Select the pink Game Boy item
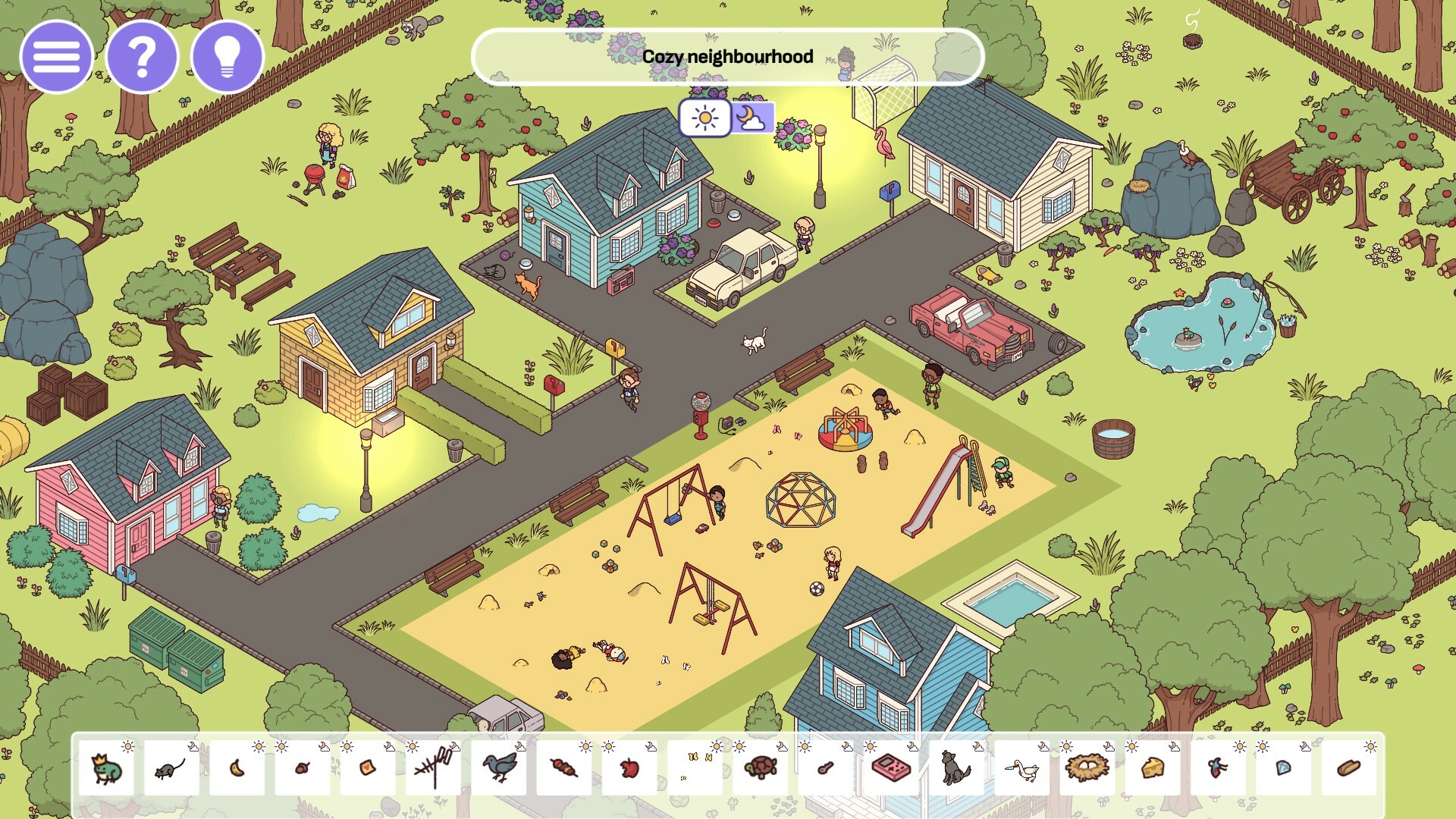Image resolution: width=1456 pixels, height=819 pixels. pos(890,770)
